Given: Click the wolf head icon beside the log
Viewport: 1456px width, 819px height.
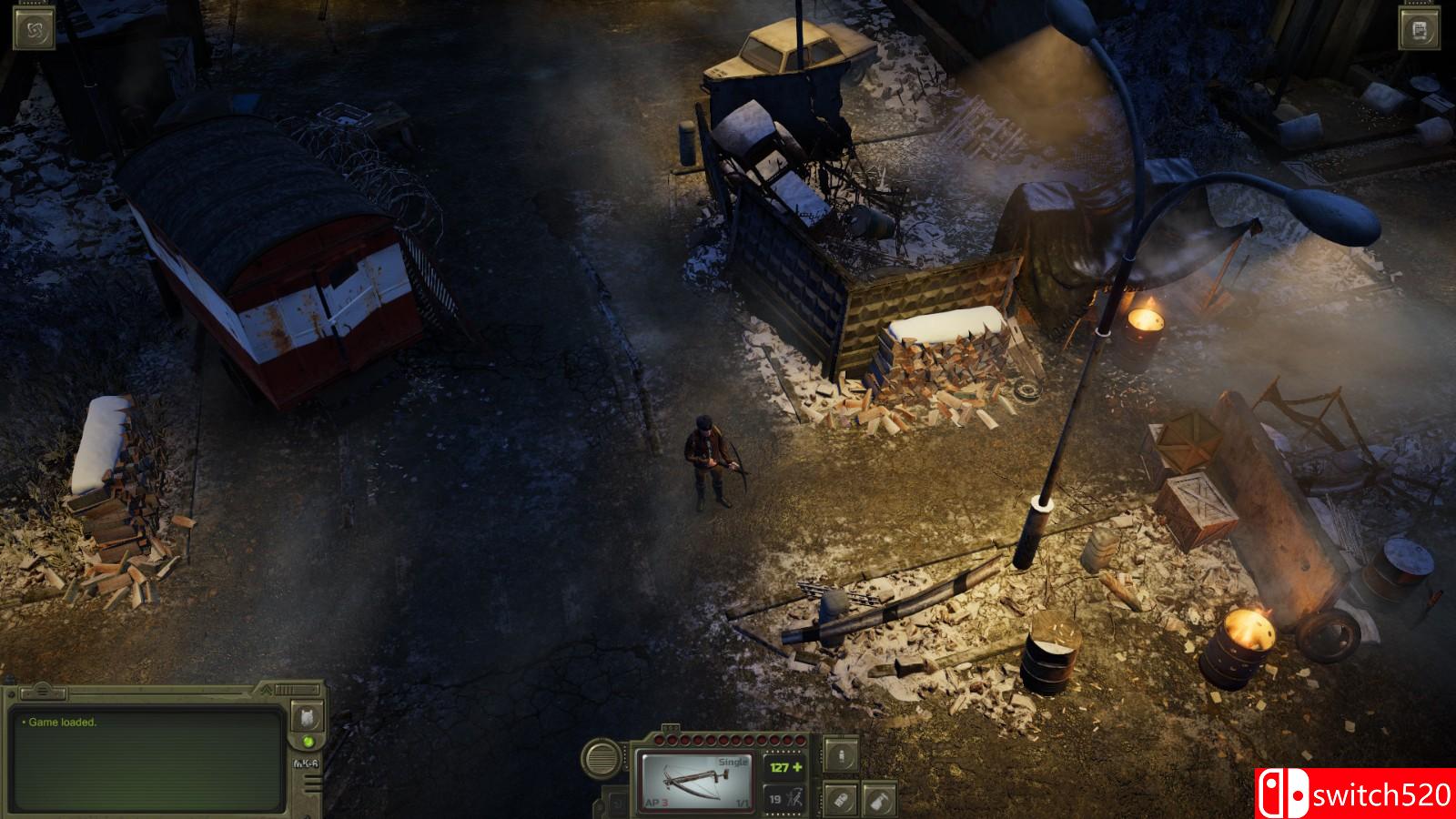Looking at the screenshot, I should click(x=307, y=718).
